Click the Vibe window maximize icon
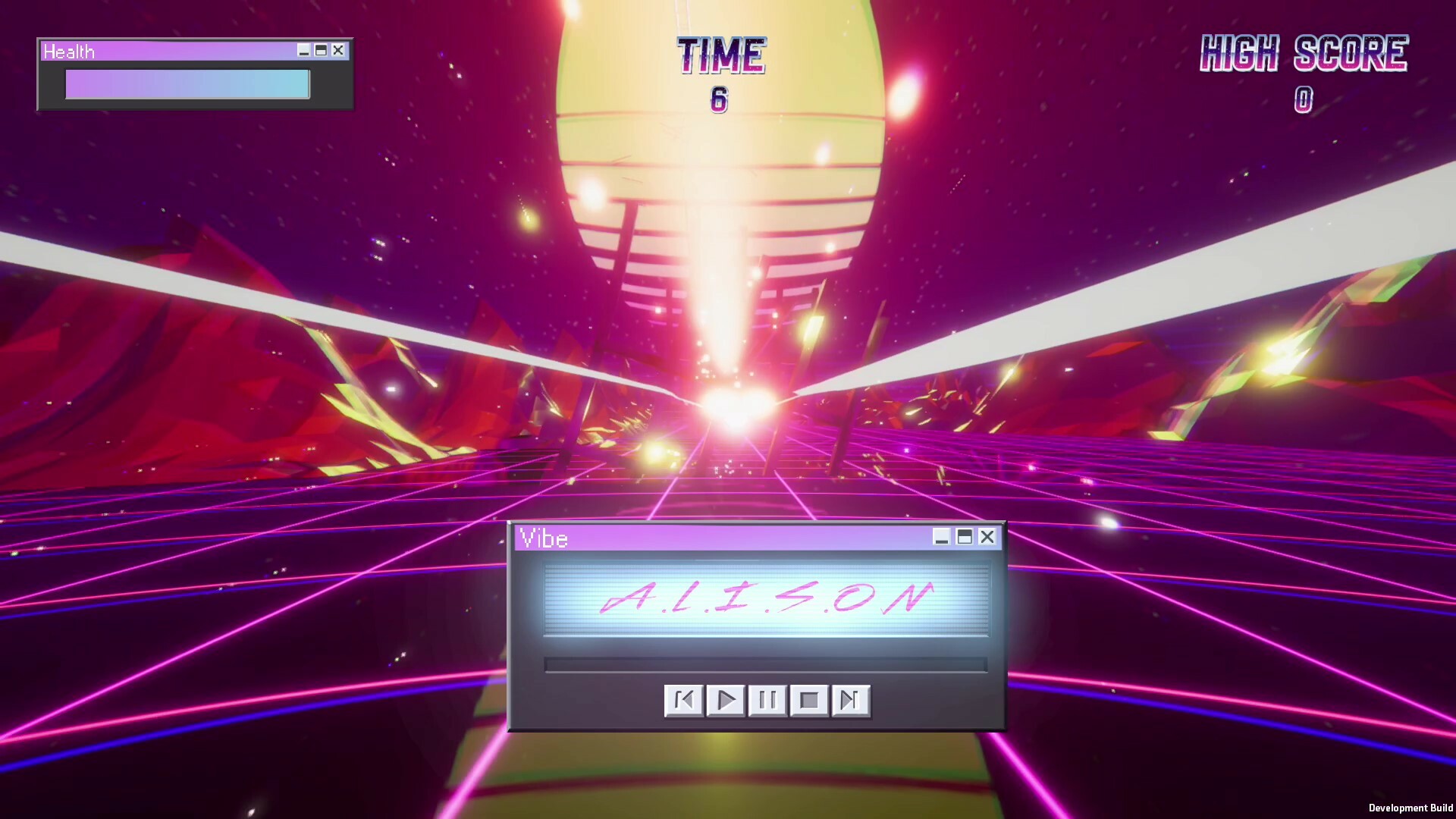Image resolution: width=1456 pixels, height=819 pixels. point(965,538)
